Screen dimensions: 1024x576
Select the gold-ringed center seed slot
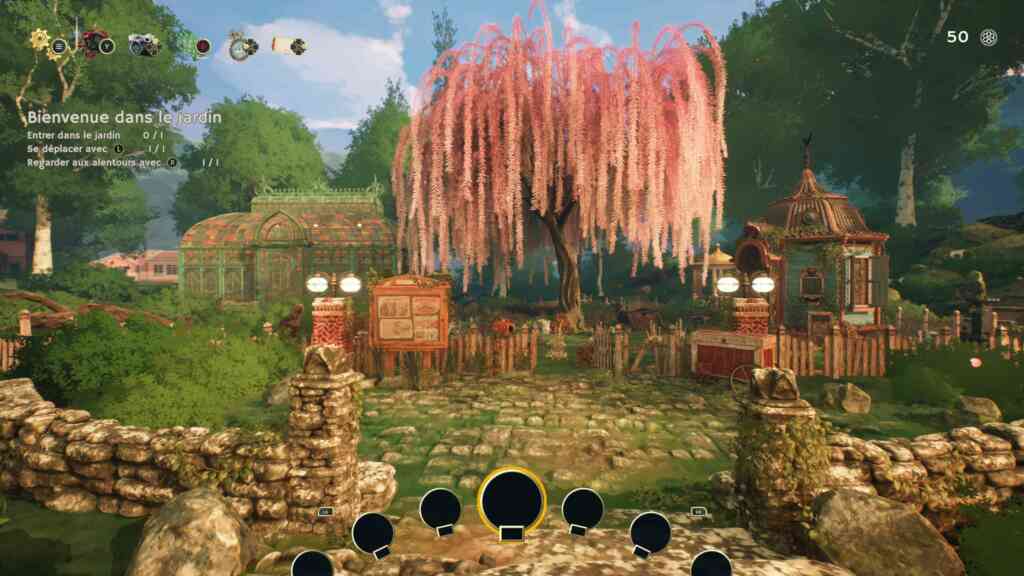click(512, 500)
